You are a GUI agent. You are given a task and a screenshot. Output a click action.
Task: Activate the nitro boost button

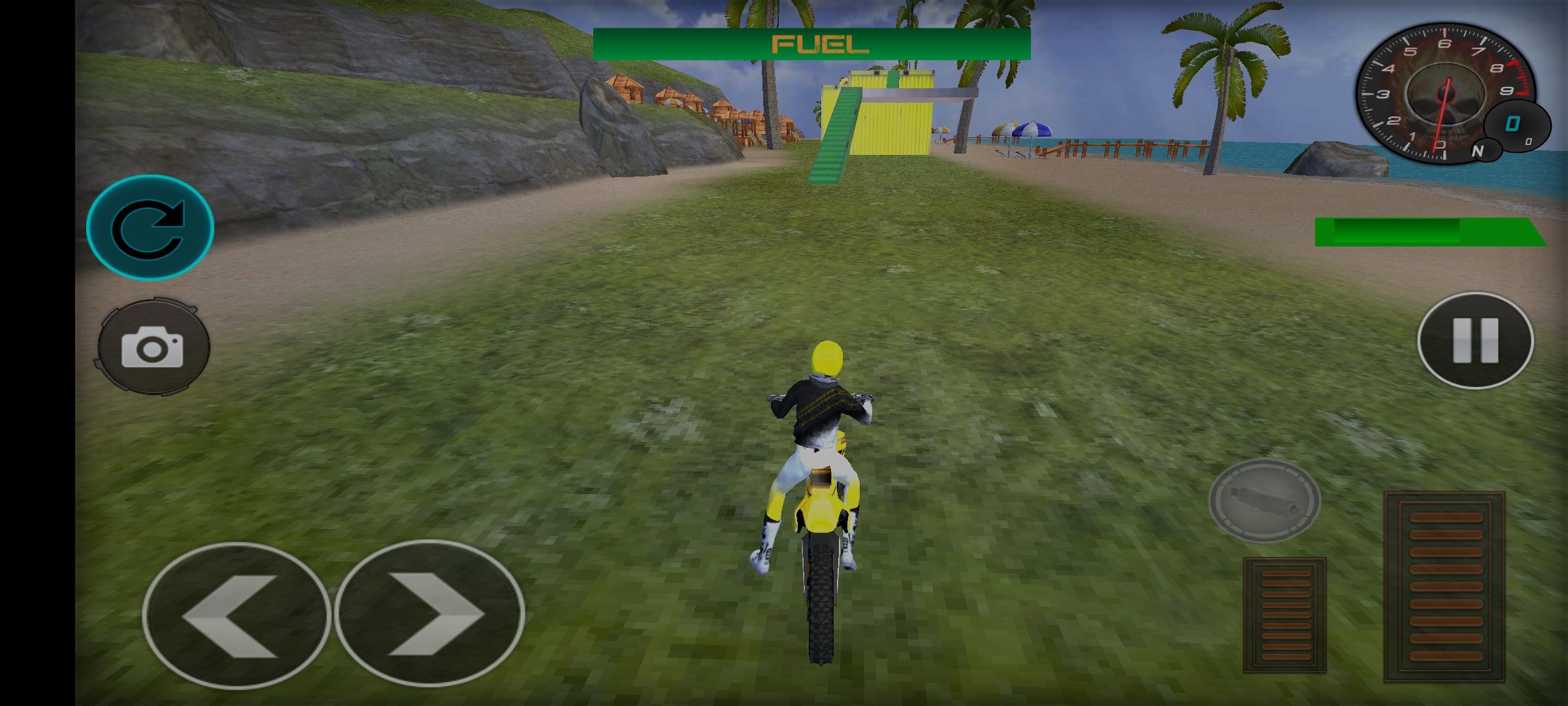(1264, 500)
